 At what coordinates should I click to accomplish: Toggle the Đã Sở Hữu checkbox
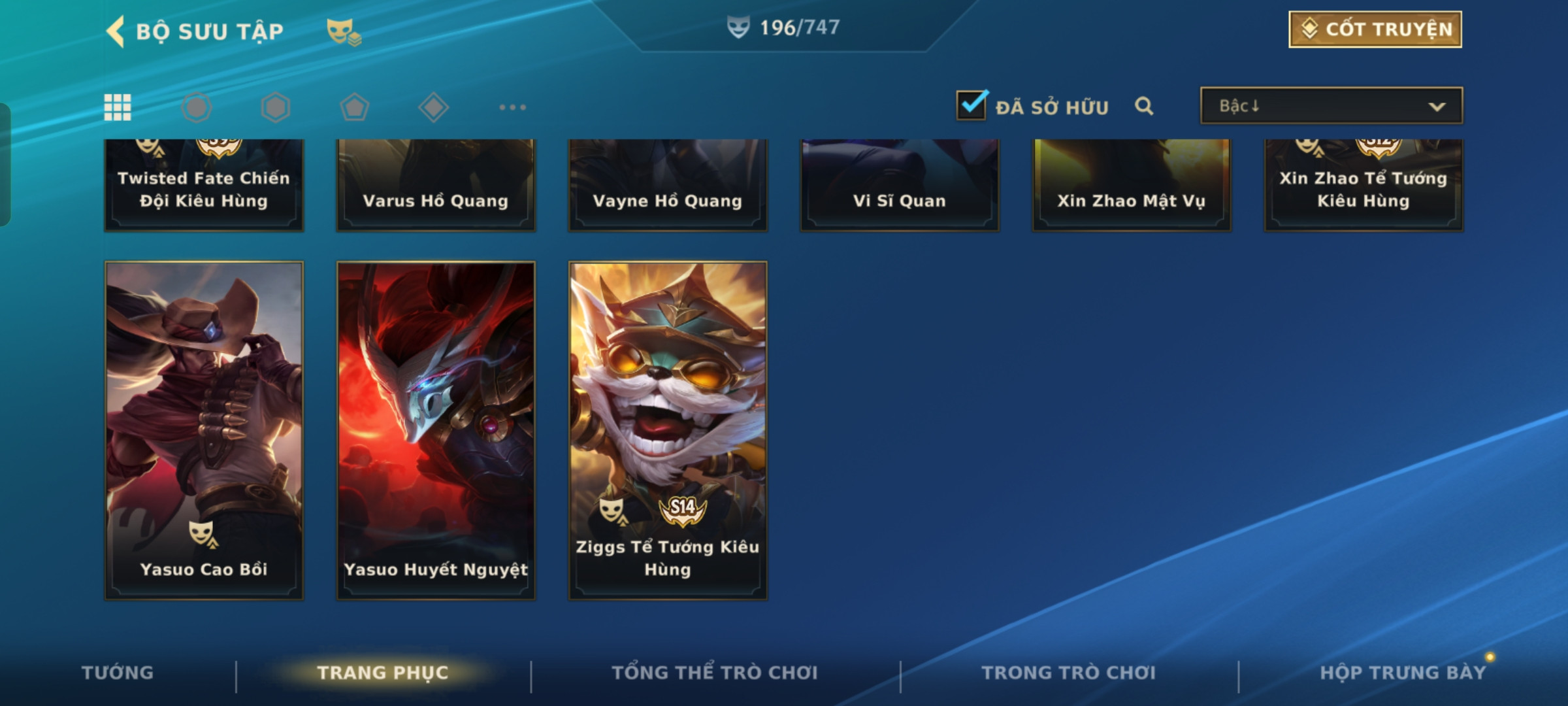972,106
